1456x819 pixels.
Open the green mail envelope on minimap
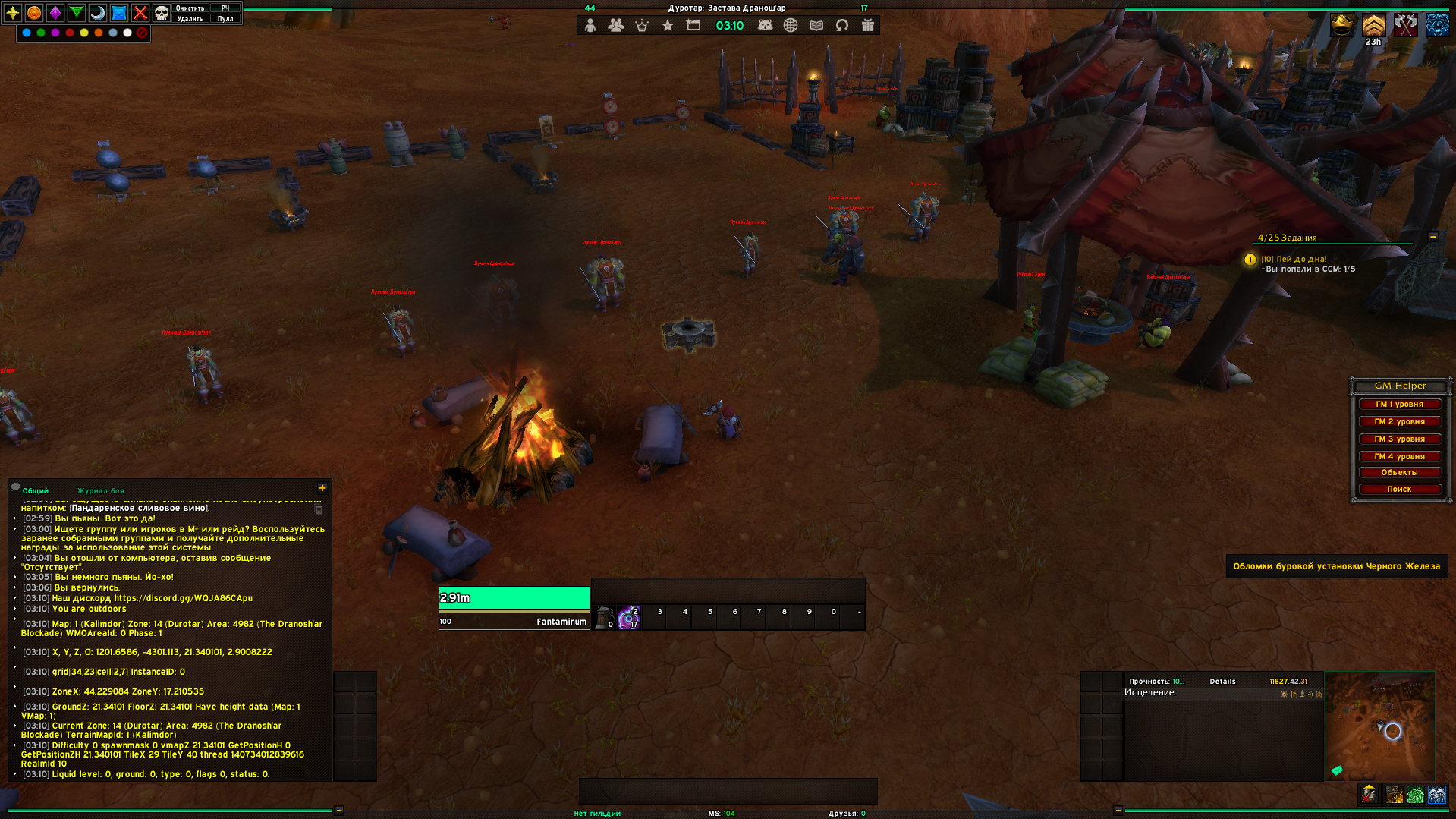(x=1337, y=770)
